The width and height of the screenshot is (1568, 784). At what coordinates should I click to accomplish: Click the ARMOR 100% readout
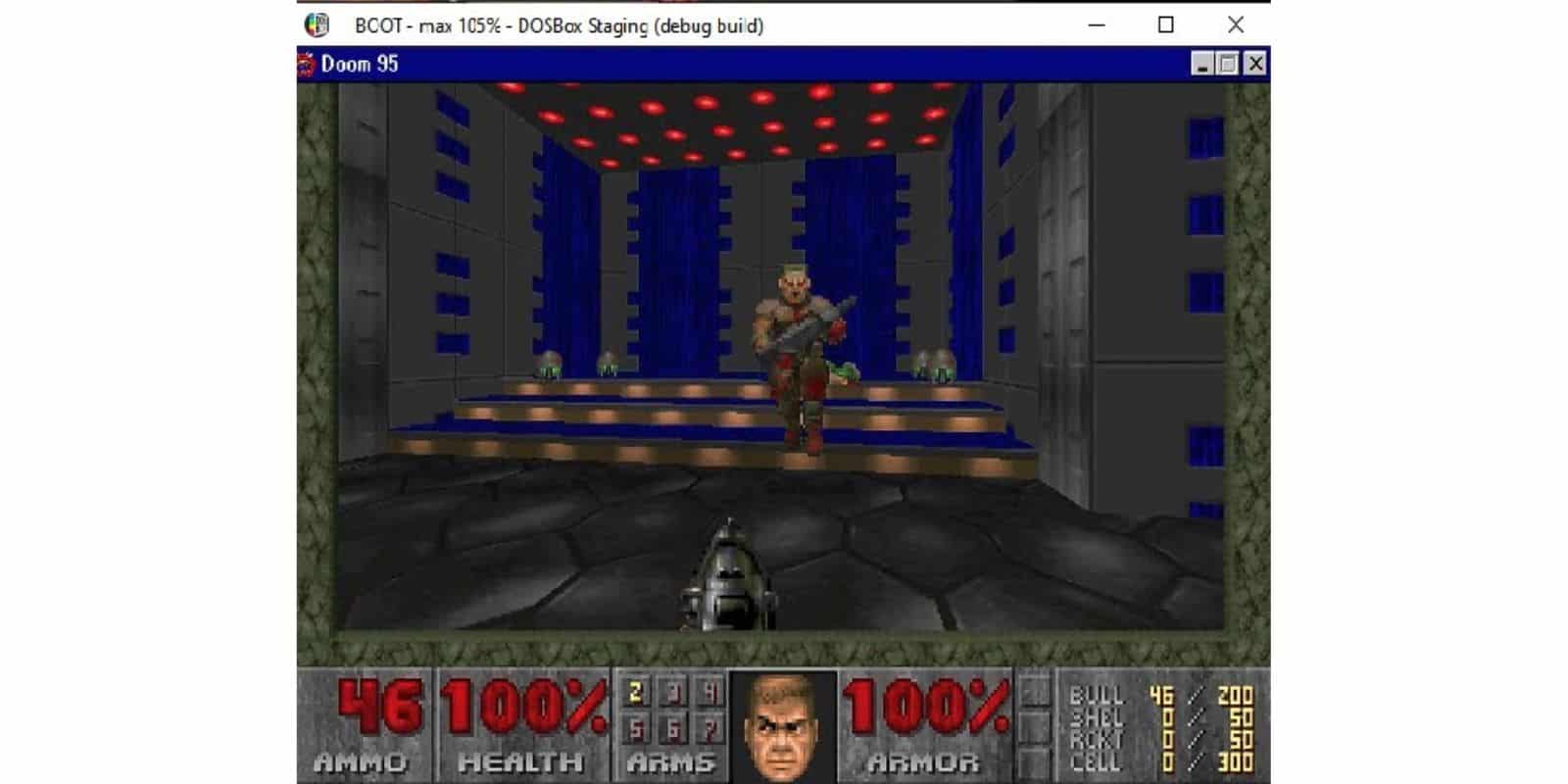926,708
